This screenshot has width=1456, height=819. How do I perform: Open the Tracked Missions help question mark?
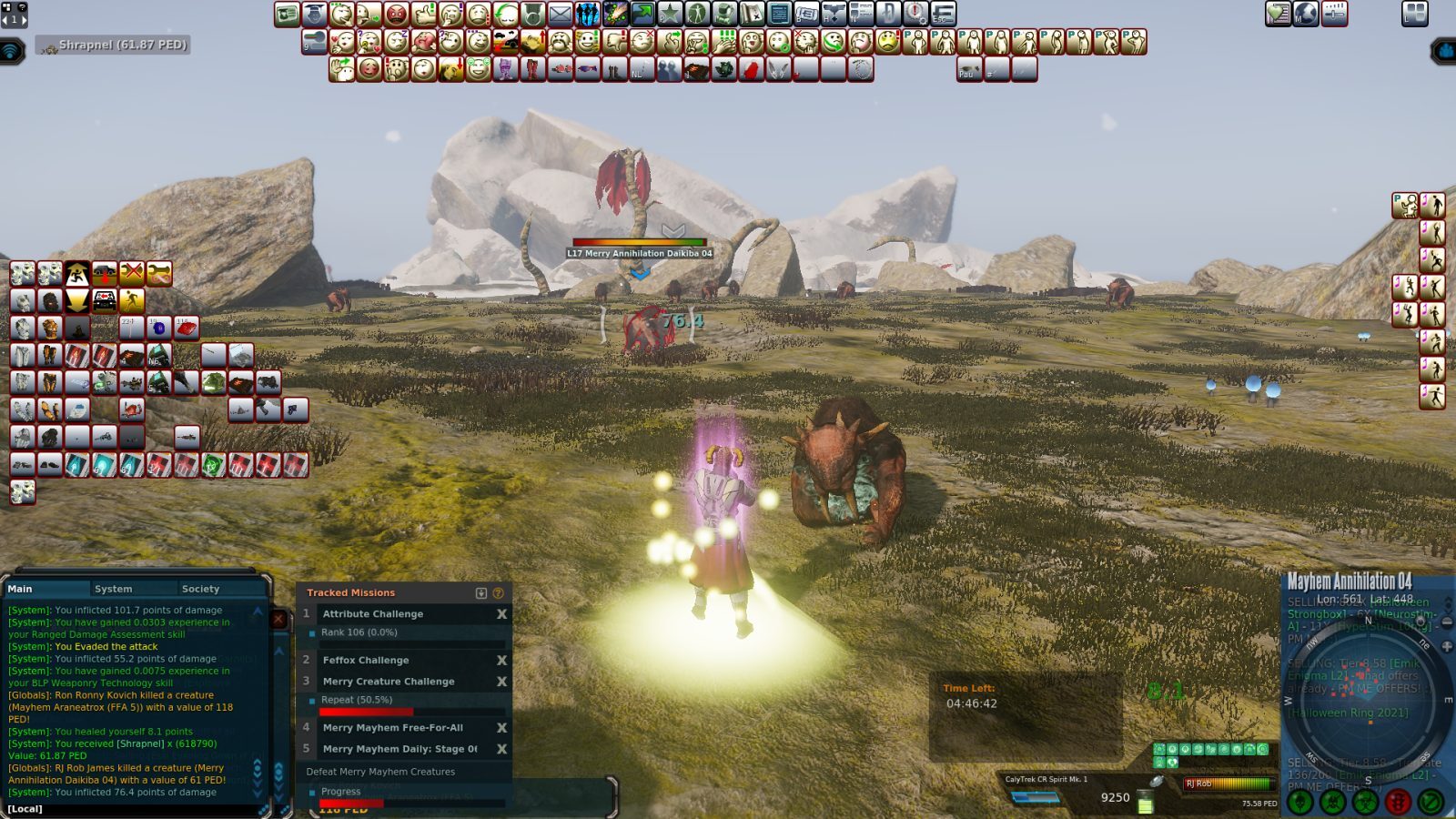coord(498,591)
